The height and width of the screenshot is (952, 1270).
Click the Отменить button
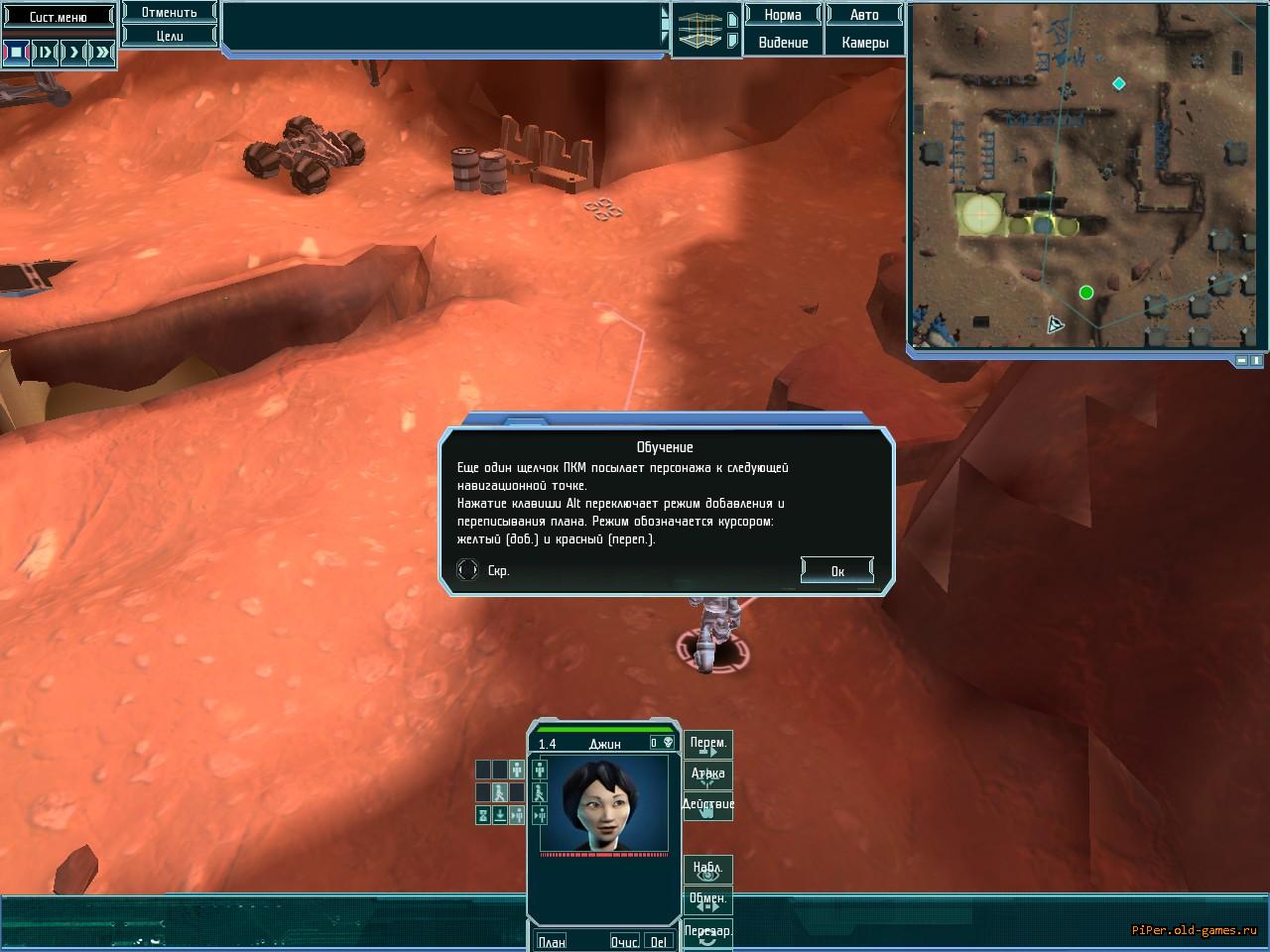click(x=169, y=13)
